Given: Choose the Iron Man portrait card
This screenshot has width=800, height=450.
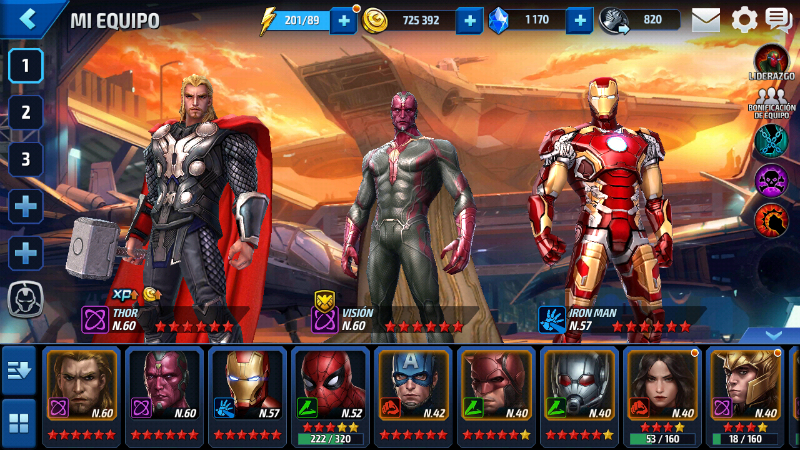Looking at the screenshot, I should pyautogui.click(x=247, y=395).
